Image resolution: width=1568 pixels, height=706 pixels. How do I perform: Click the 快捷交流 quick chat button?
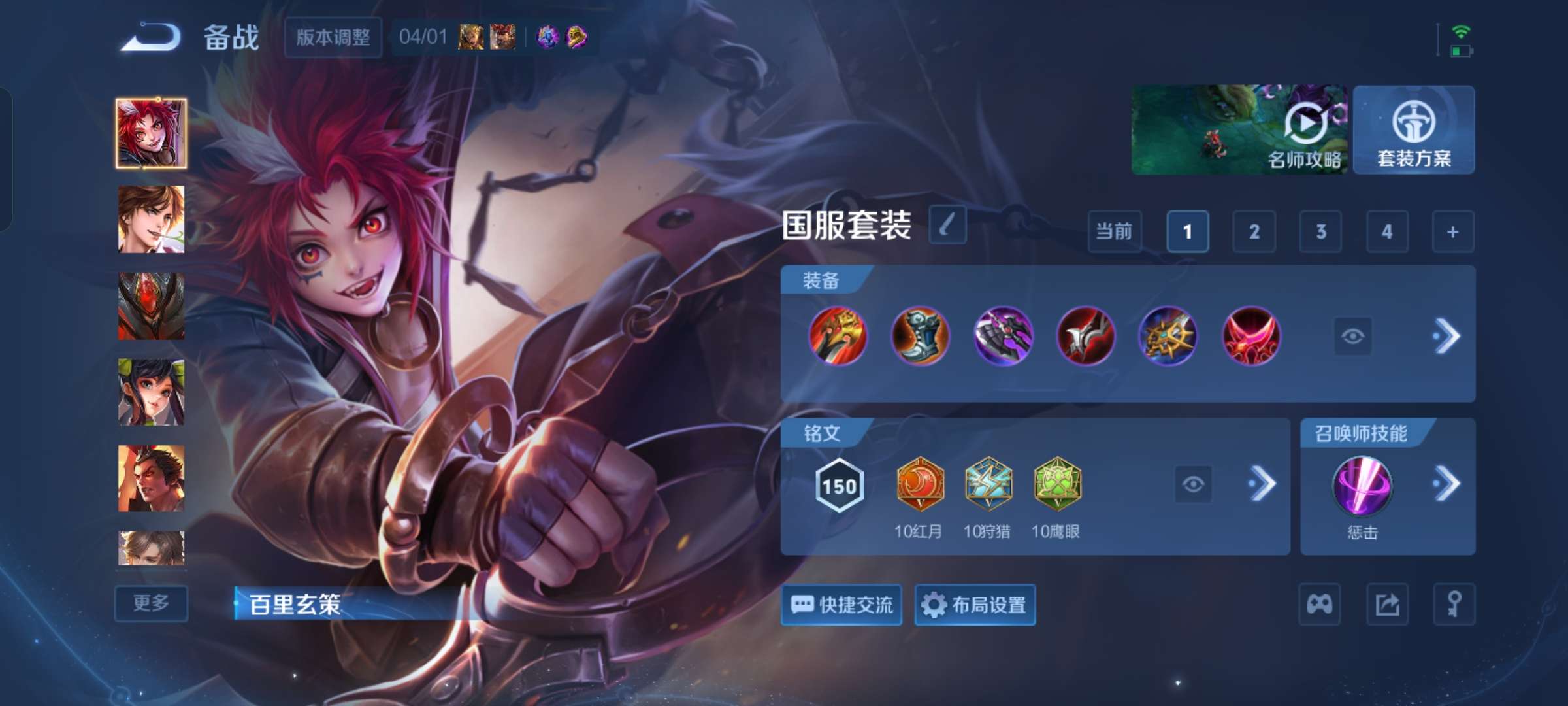click(x=841, y=605)
